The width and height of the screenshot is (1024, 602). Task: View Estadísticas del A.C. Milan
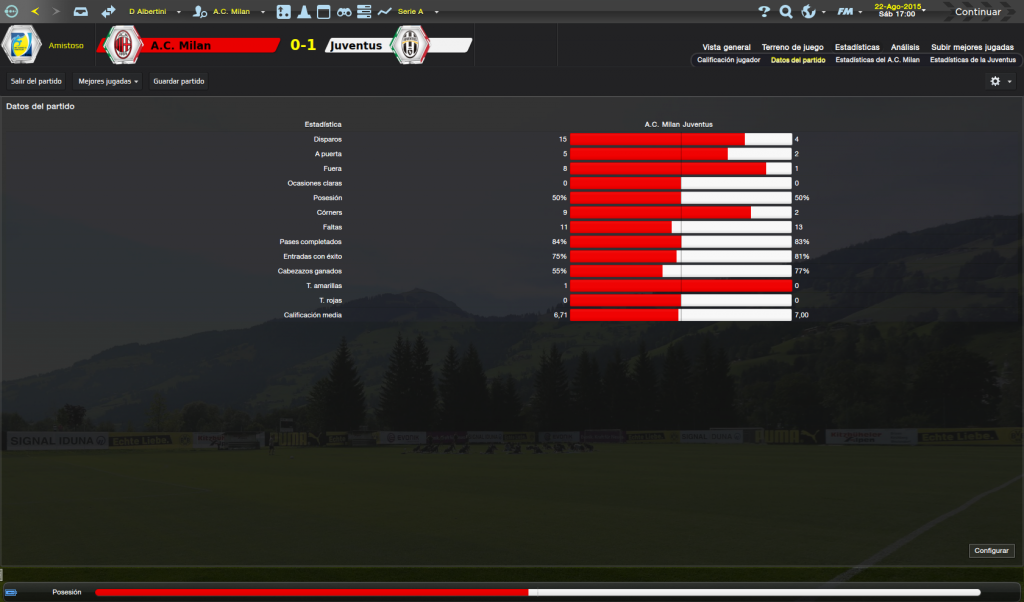[x=877, y=60]
